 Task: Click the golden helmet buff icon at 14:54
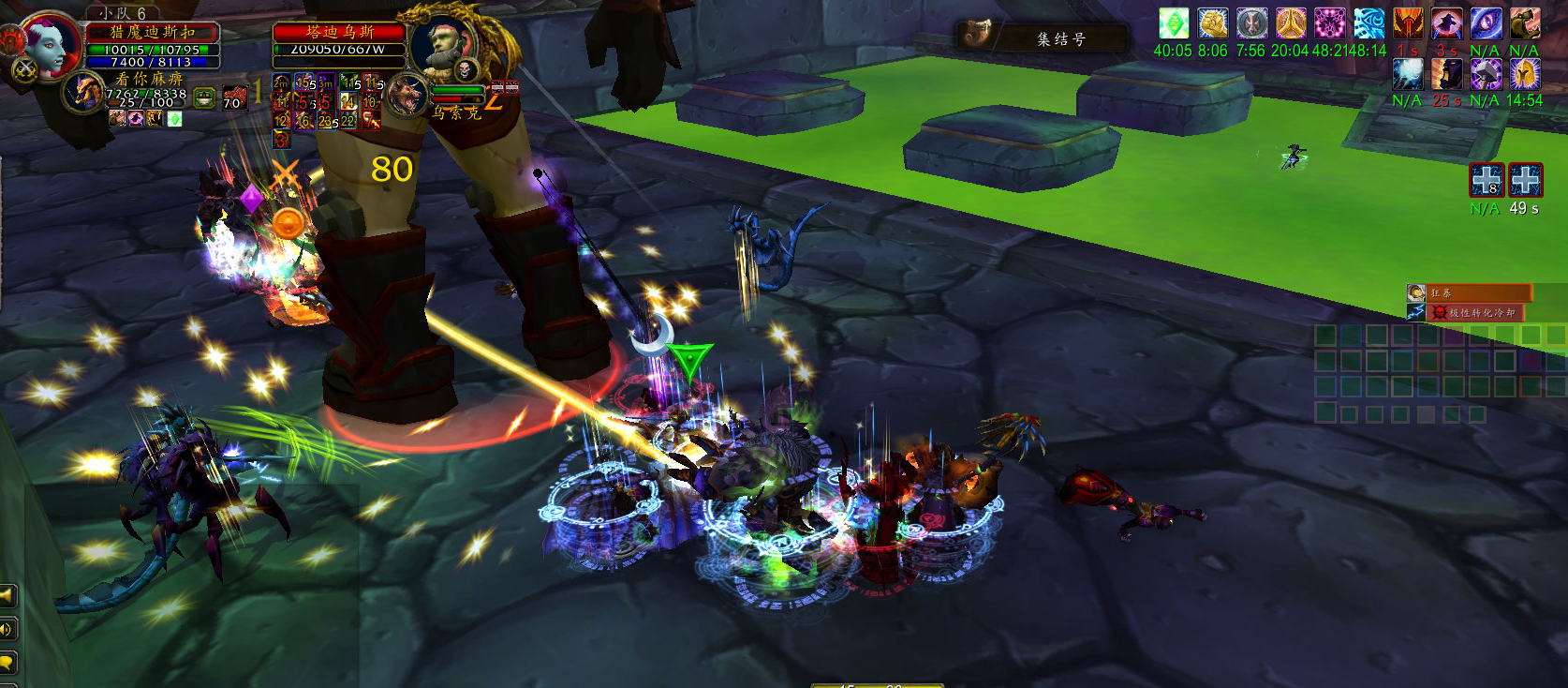tap(1524, 74)
